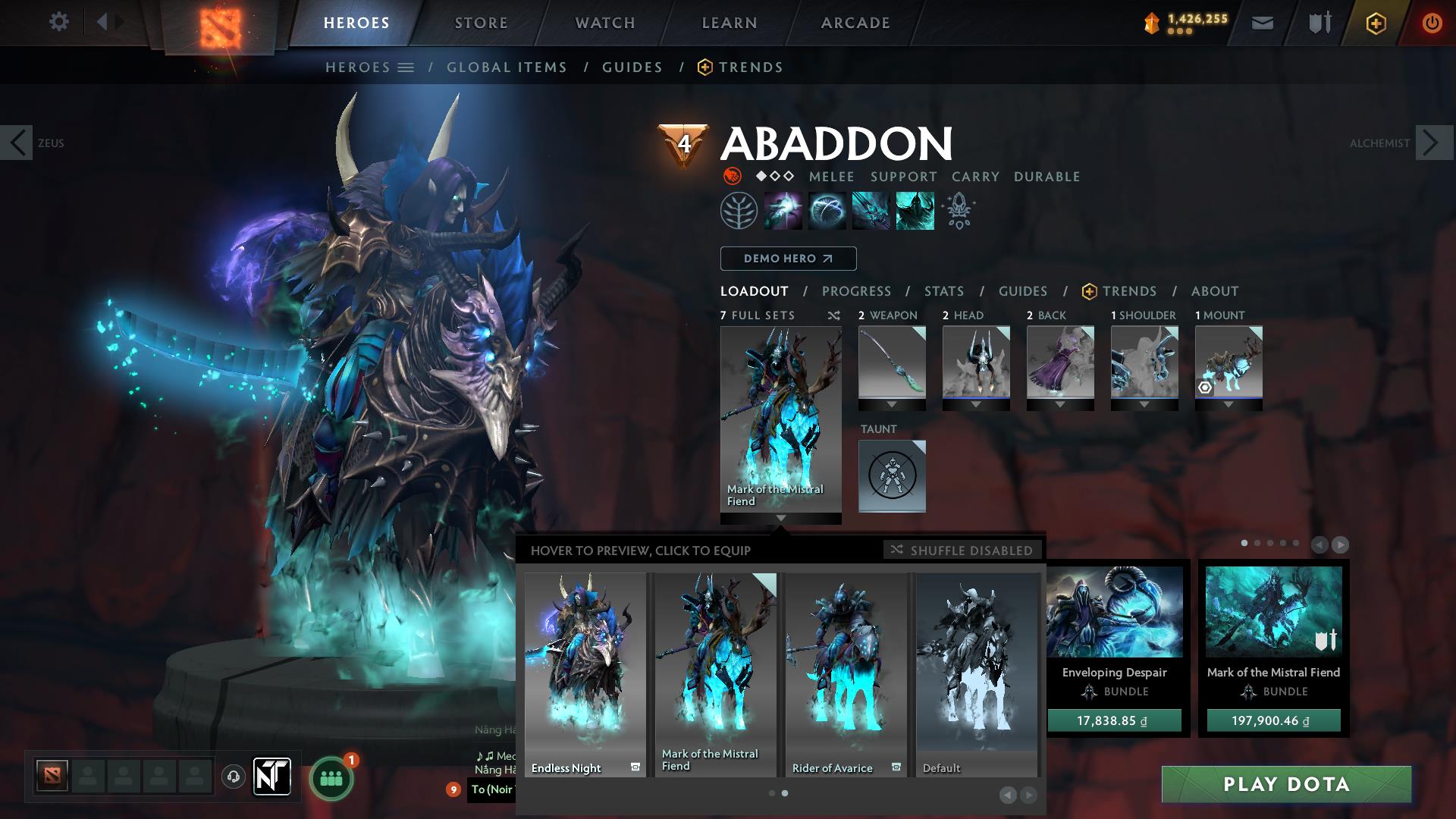This screenshot has width=1456, height=819.
Task: Click next arrow to Alchemist hero
Action: [x=1430, y=143]
